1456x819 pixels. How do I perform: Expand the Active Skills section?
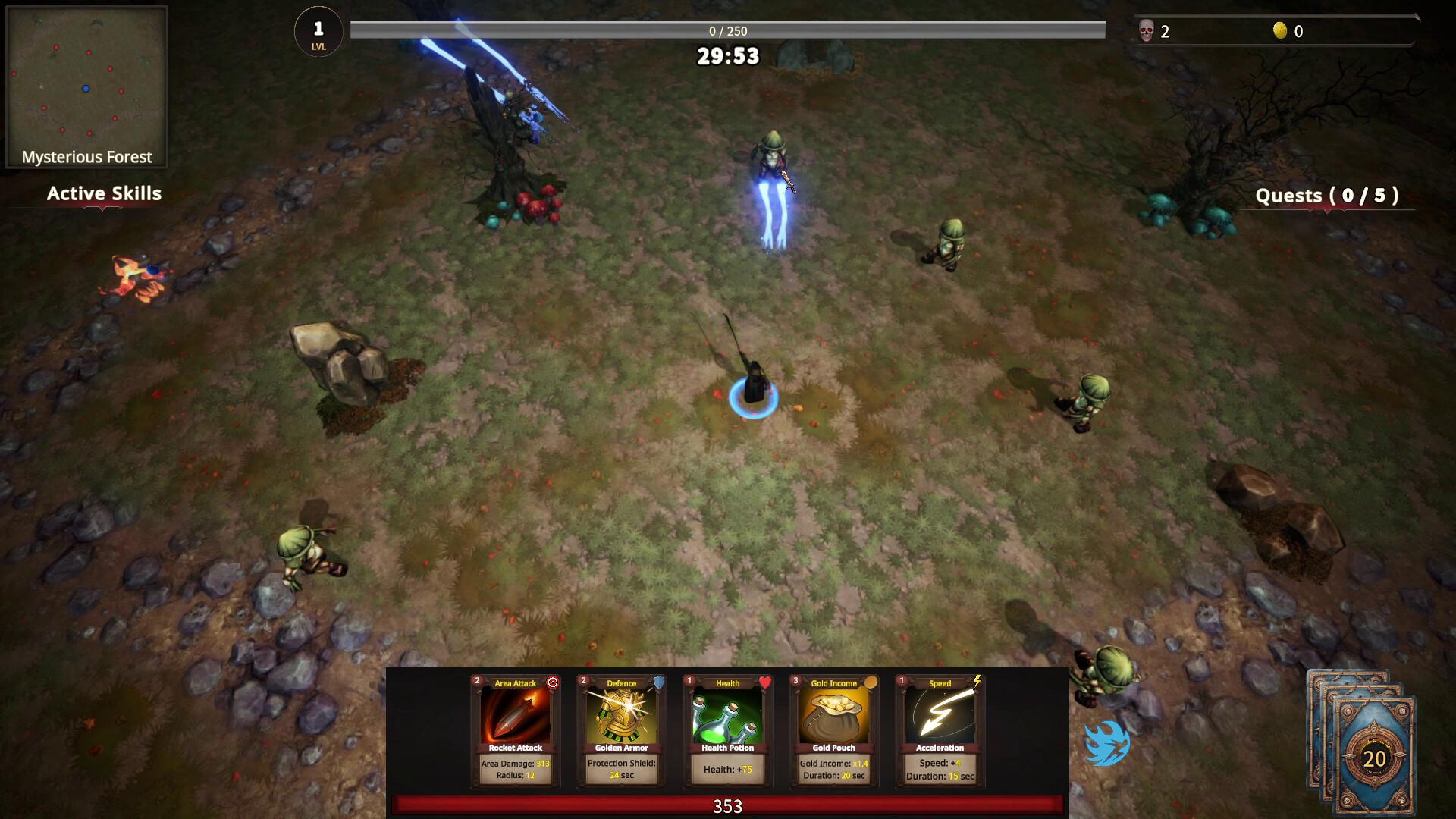tap(103, 193)
